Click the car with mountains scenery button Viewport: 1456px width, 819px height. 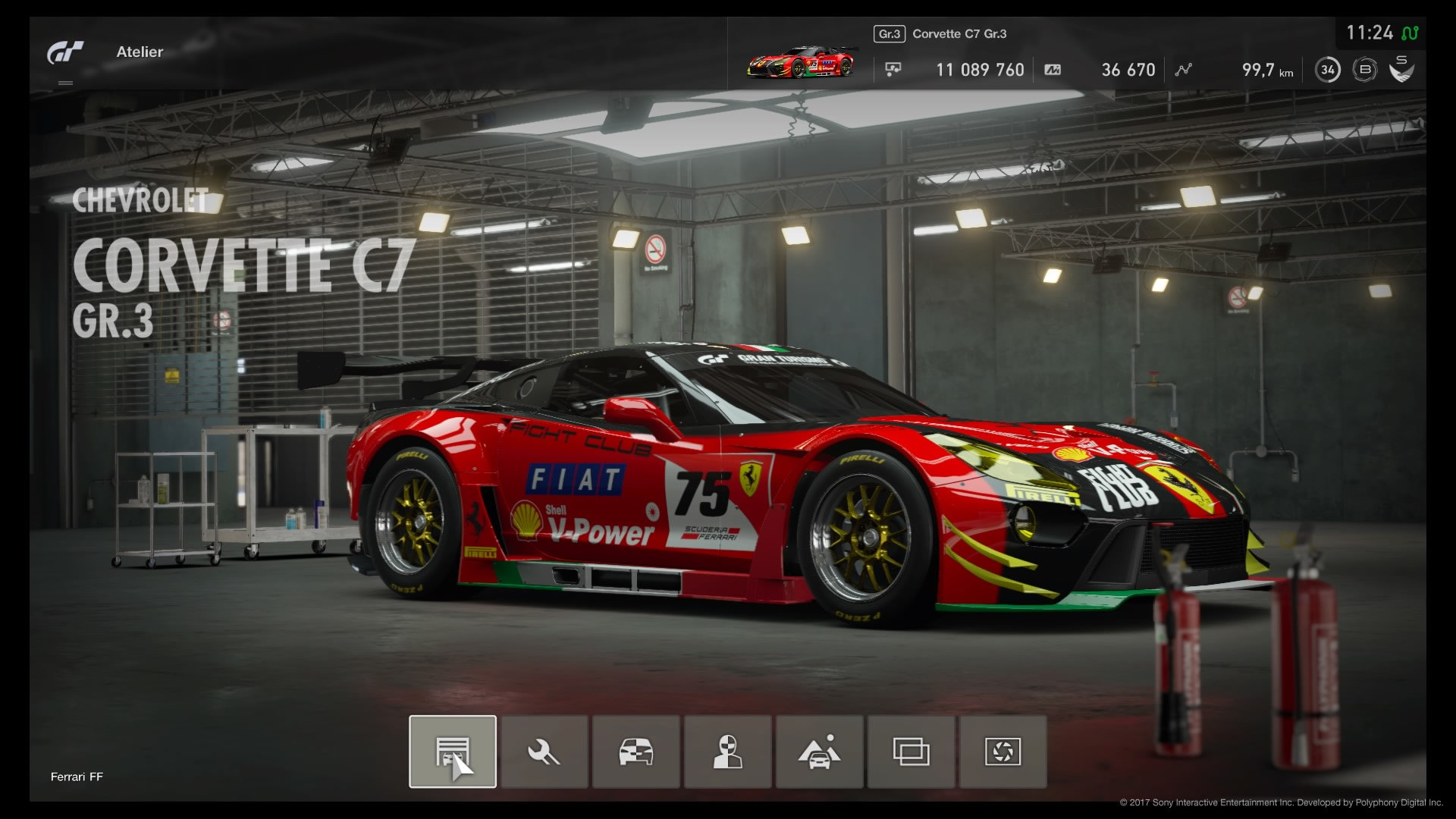point(820,752)
